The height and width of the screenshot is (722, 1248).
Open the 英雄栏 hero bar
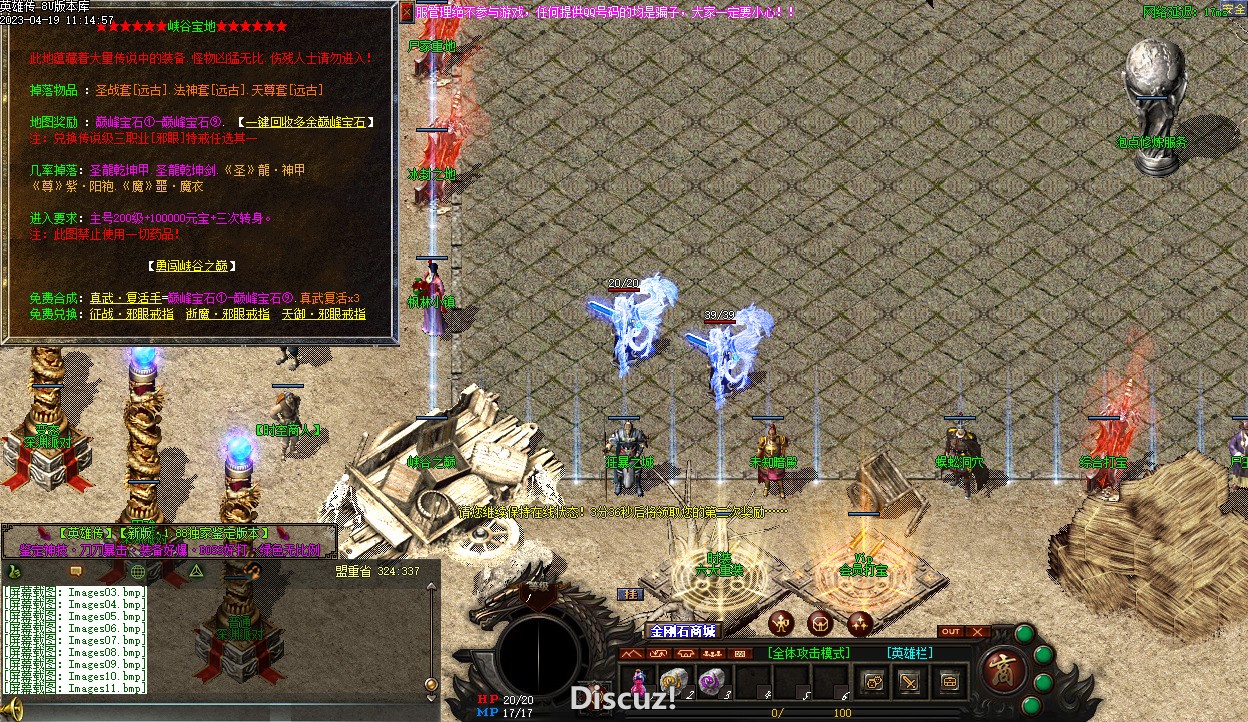pyautogui.click(x=910, y=653)
